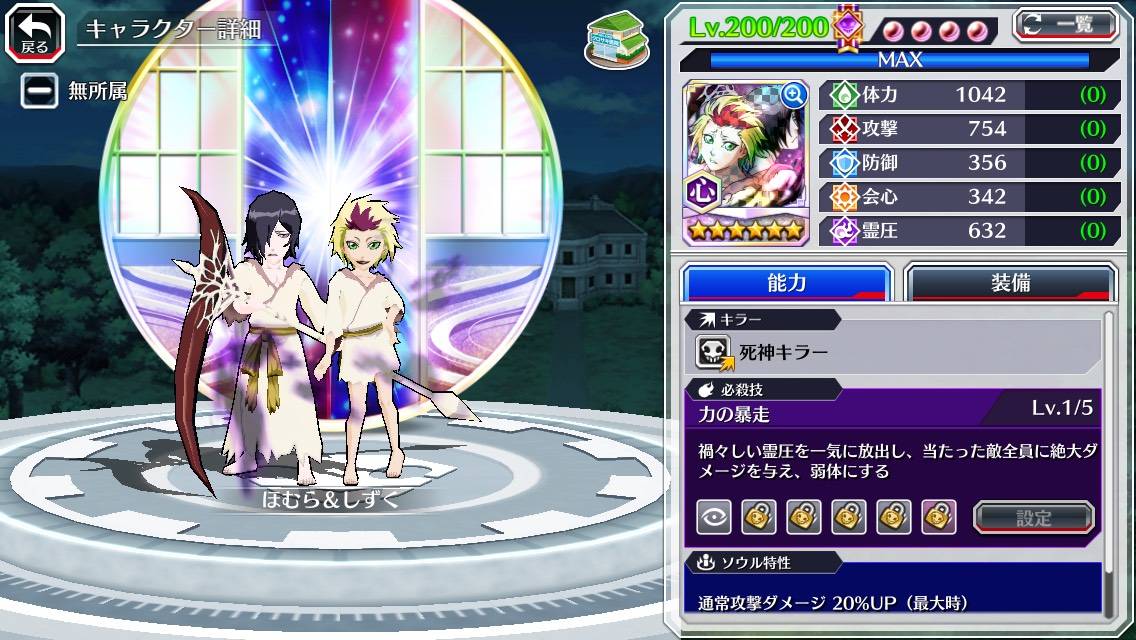Select the 死神キラー skull icon
The width and height of the screenshot is (1136, 640).
coord(714,352)
